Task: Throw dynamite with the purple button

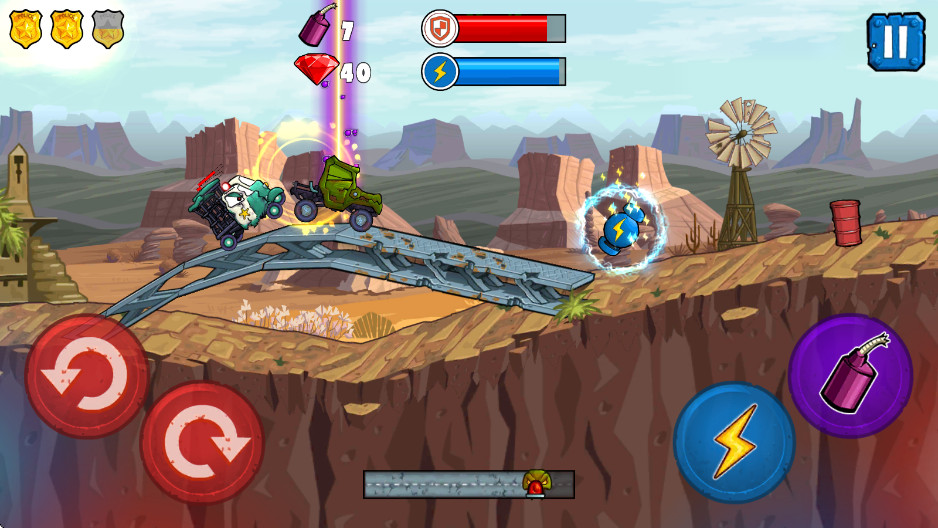Action: point(850,376)
